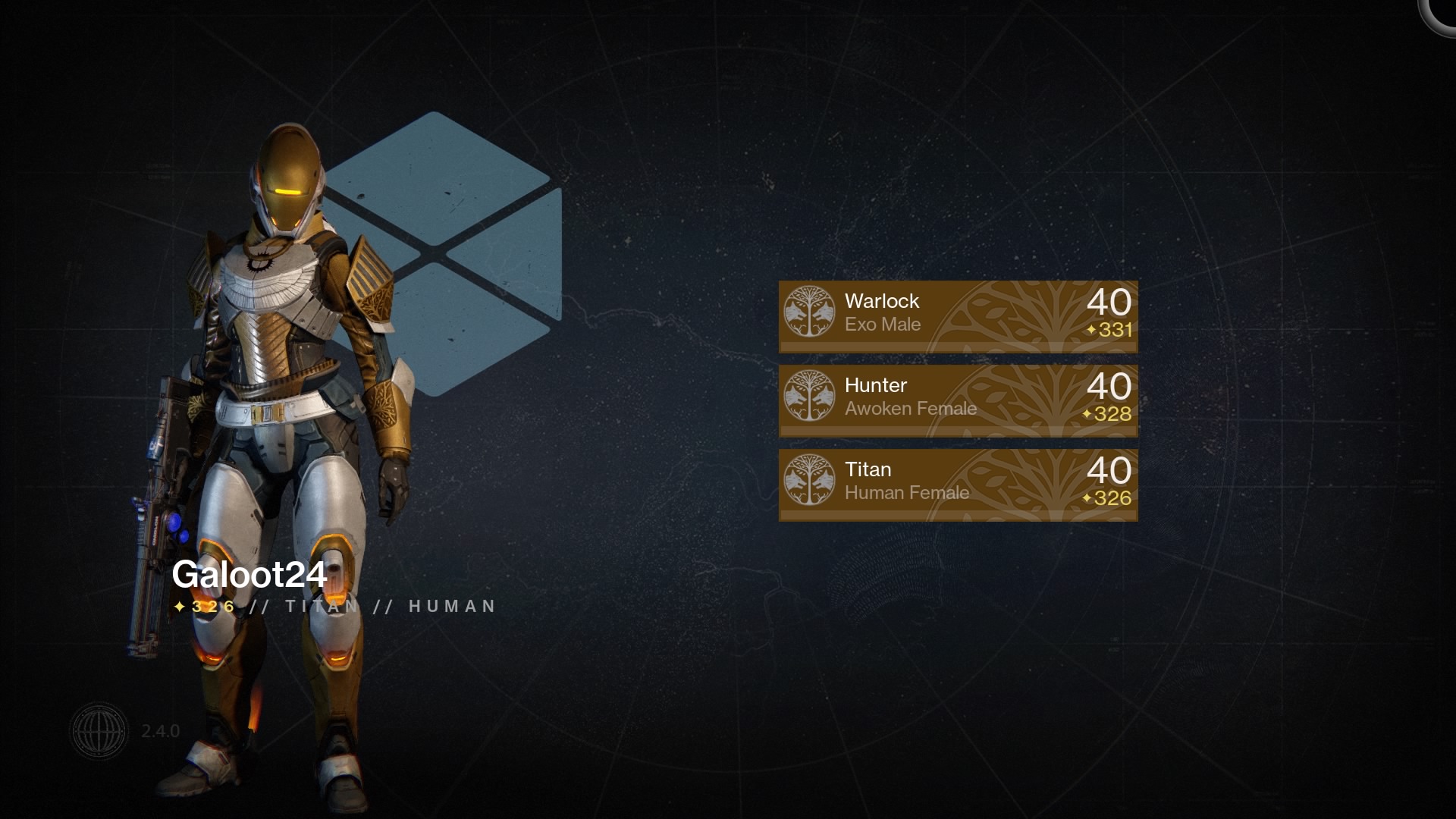
Task: Choose the Hunter Awoken Female character
Action: point(958,400)
